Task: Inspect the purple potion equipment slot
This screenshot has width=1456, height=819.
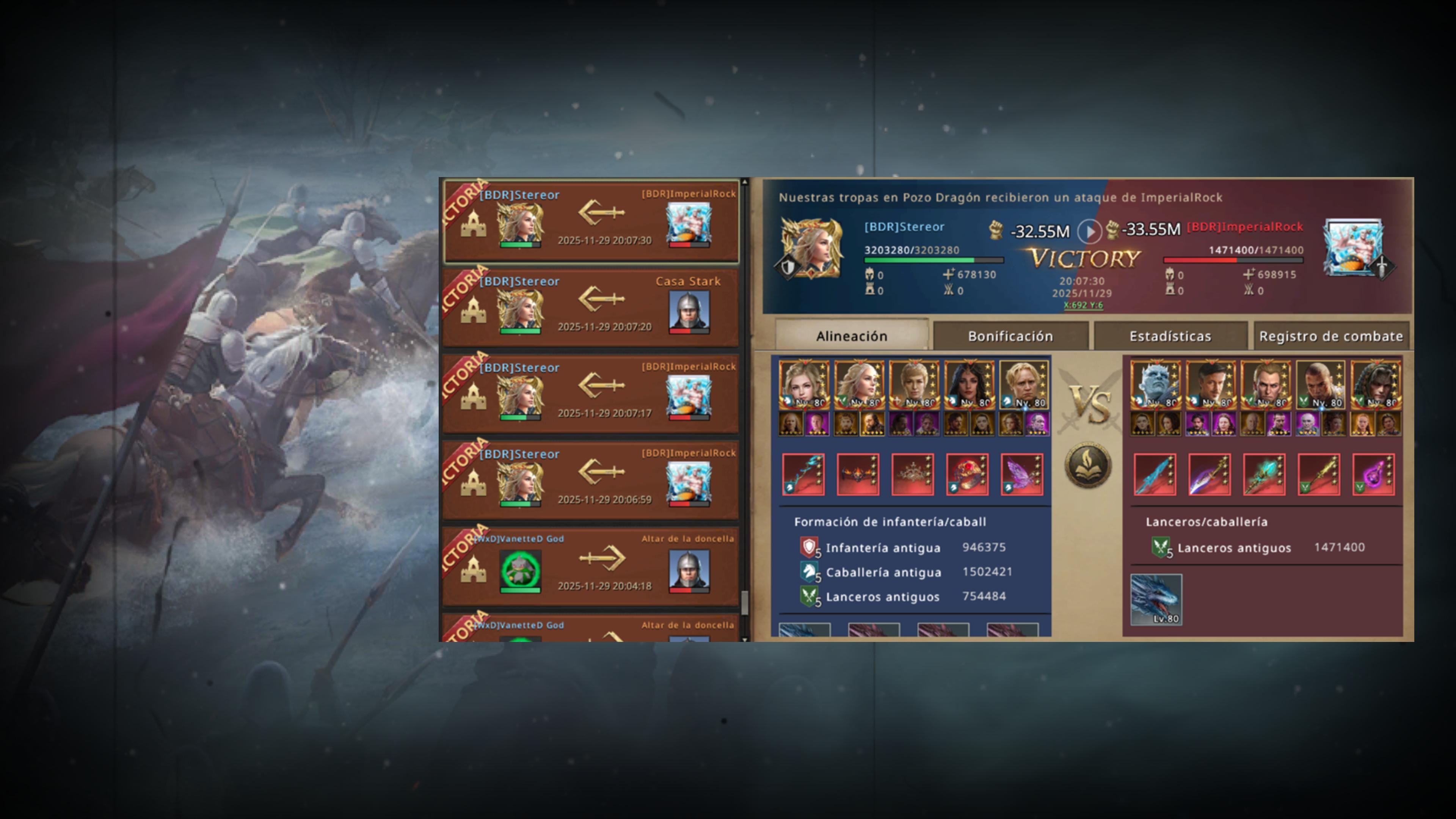Action: coord(1373,474)
